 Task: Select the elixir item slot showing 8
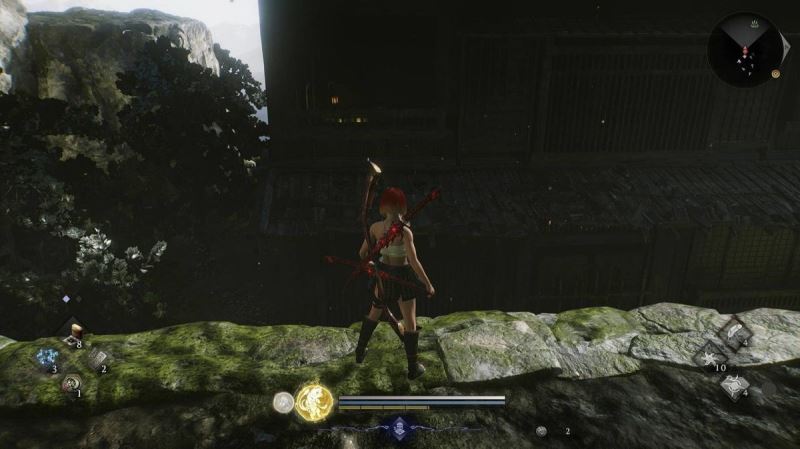pyautogui.click(x=70, y=333)
